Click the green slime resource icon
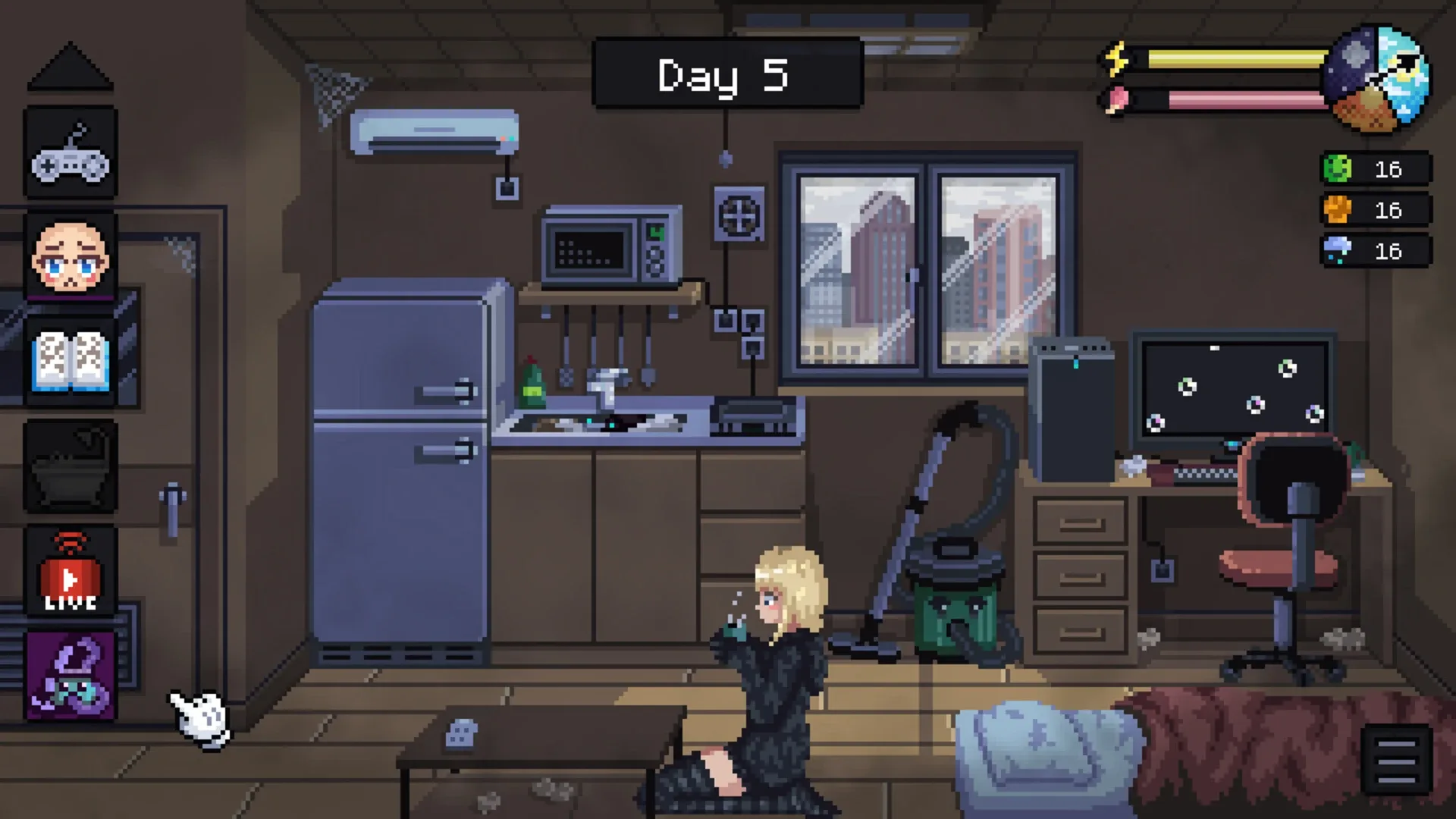This screenshot has width=1456, height=819. 1339,169
